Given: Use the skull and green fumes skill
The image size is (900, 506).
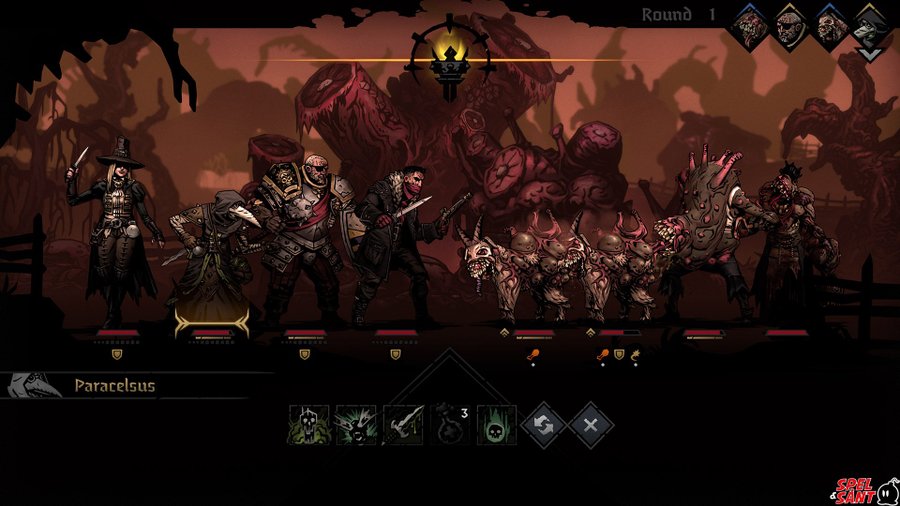Looking at the screenshot, I should coord(308,425).
